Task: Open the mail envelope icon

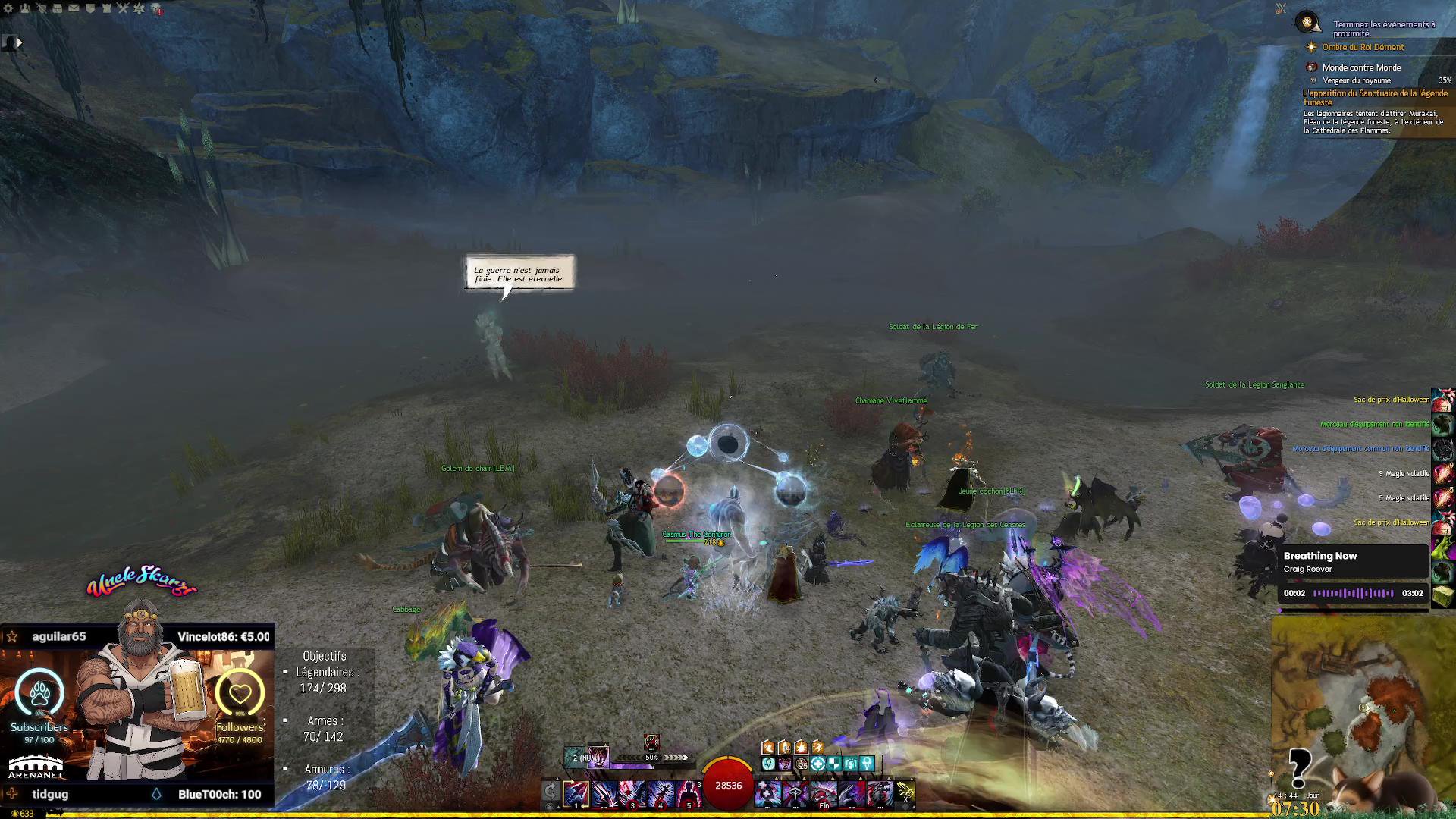Action: click(x=74, y=8)
